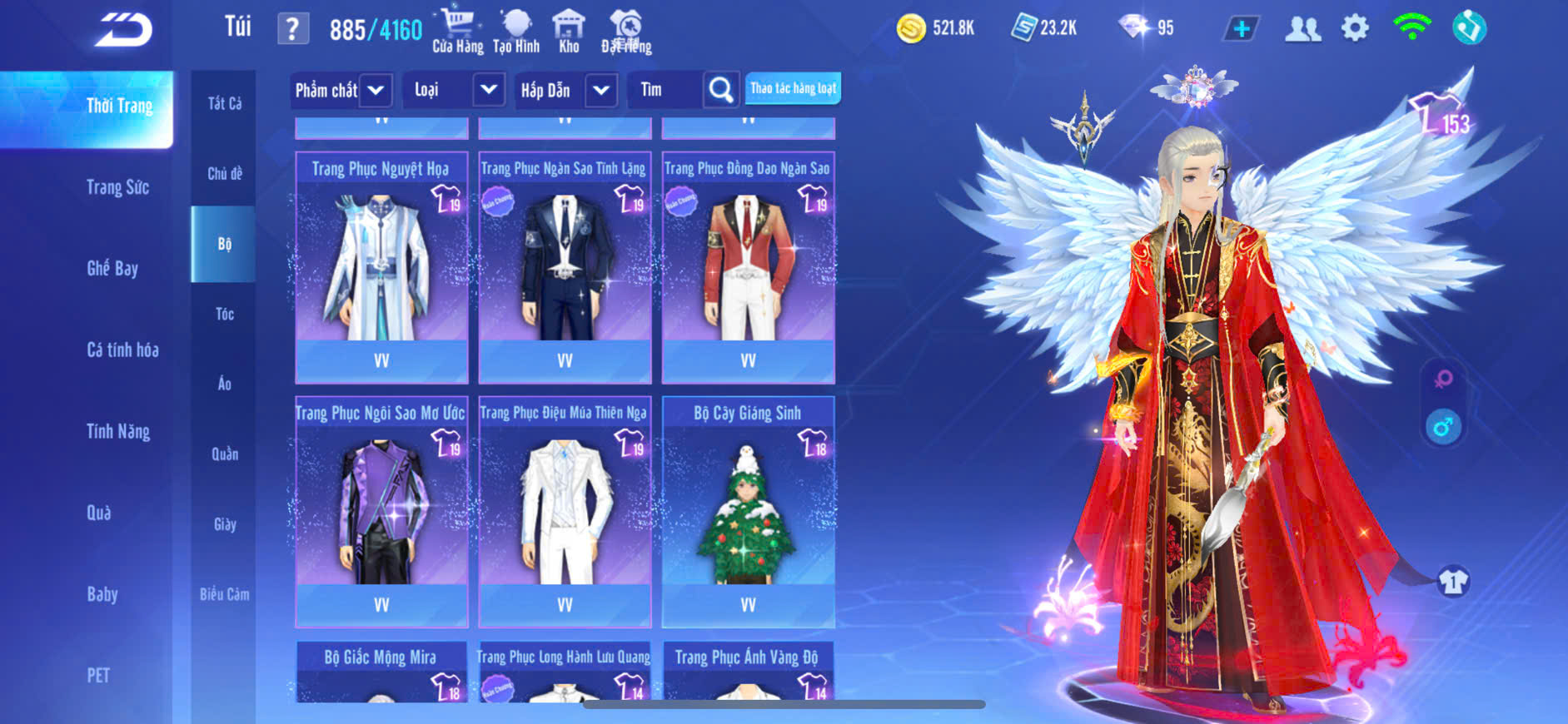
Task: Open the Tạo Hình styling menu
Action: 516,31
